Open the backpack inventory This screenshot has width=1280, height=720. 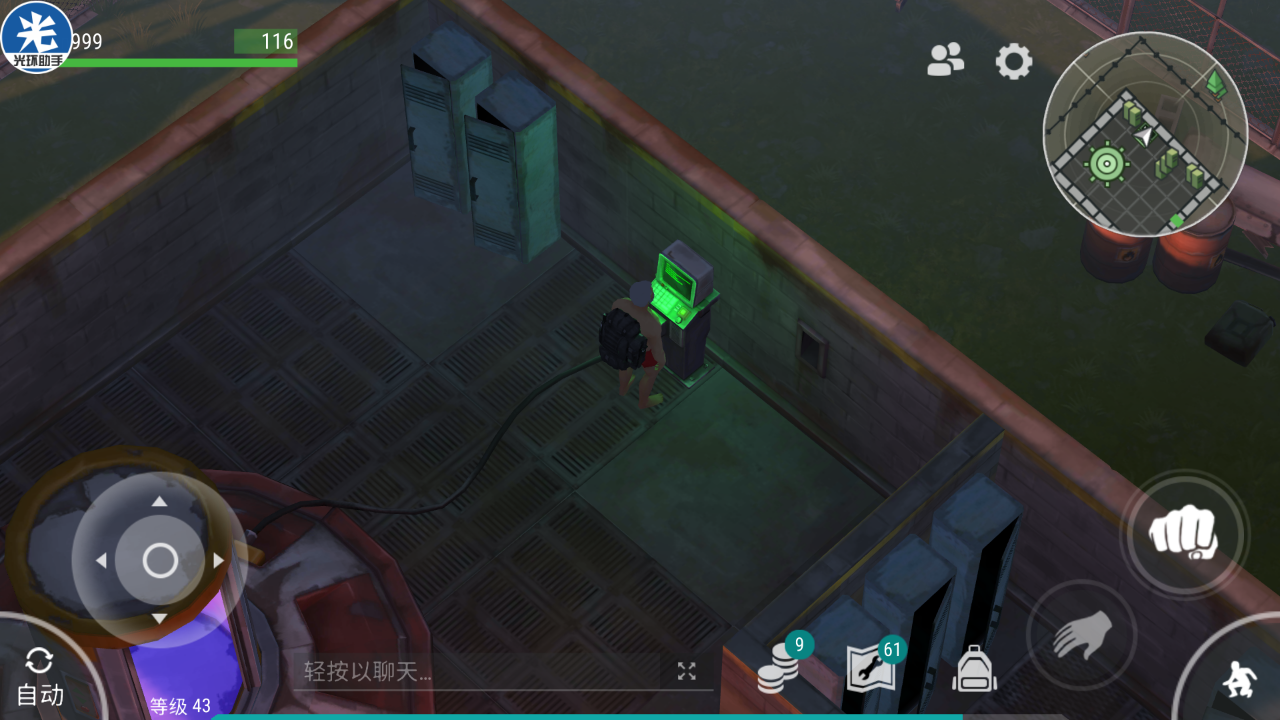coord(974,669)
